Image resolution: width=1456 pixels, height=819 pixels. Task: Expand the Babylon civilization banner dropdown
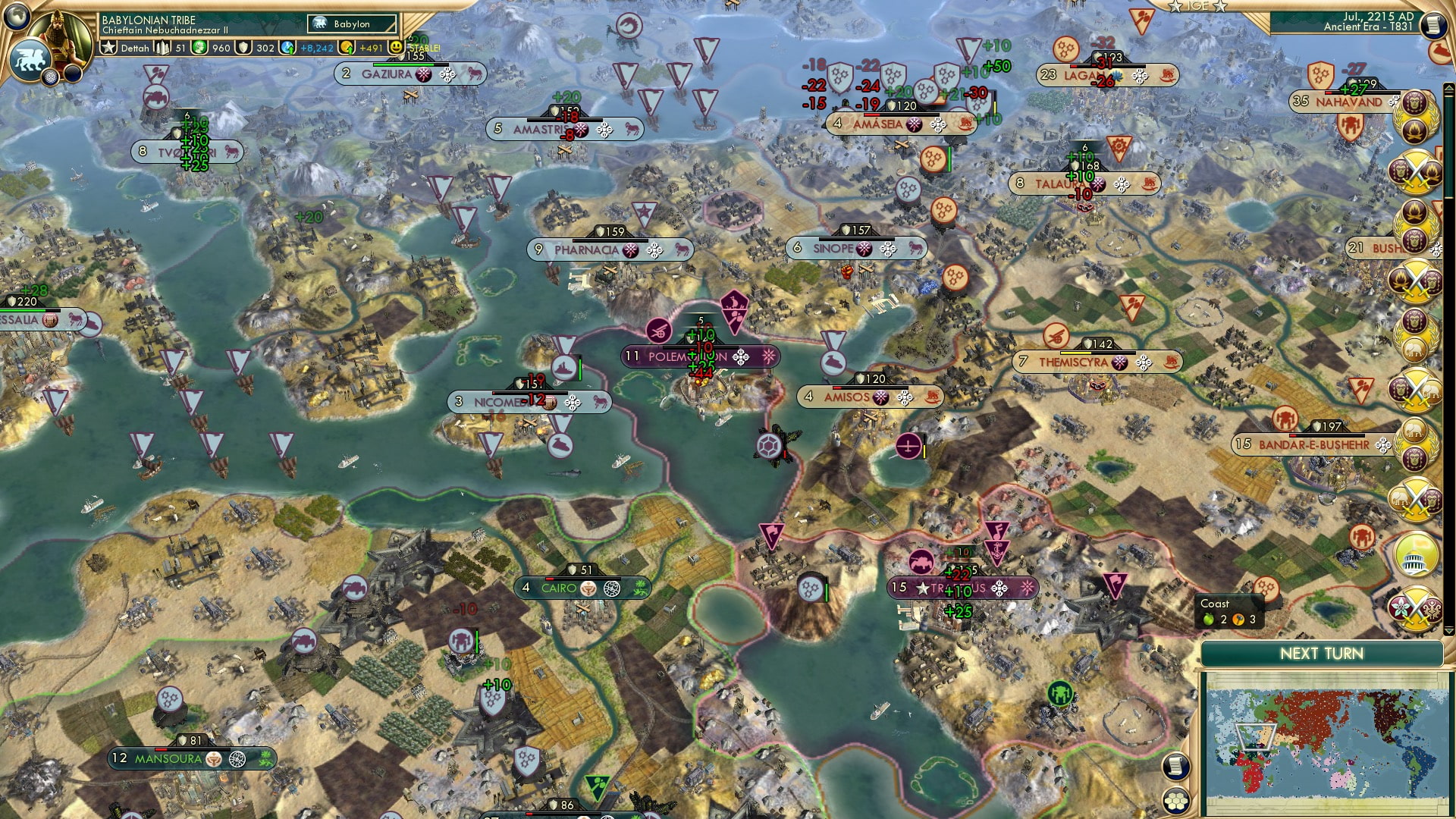pyautogui.click(x=353, y=24)
